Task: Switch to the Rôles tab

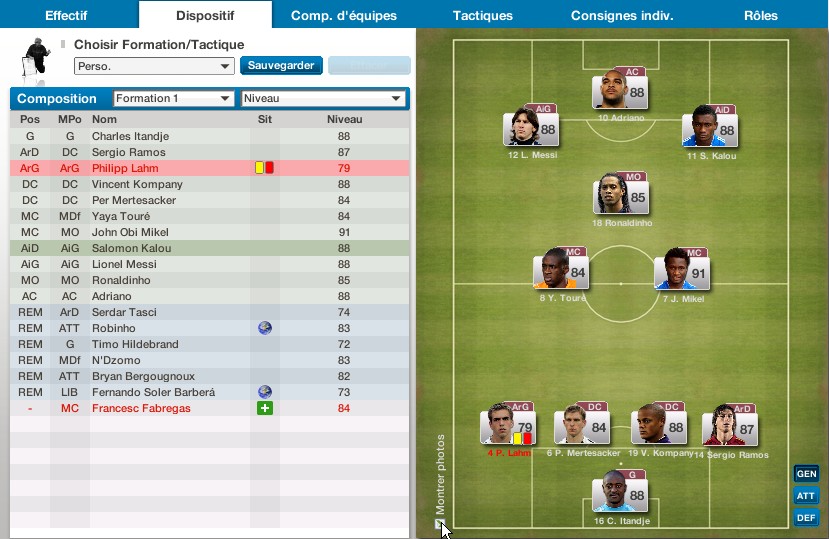Action: pyautogui.click(x=761, y=15)
